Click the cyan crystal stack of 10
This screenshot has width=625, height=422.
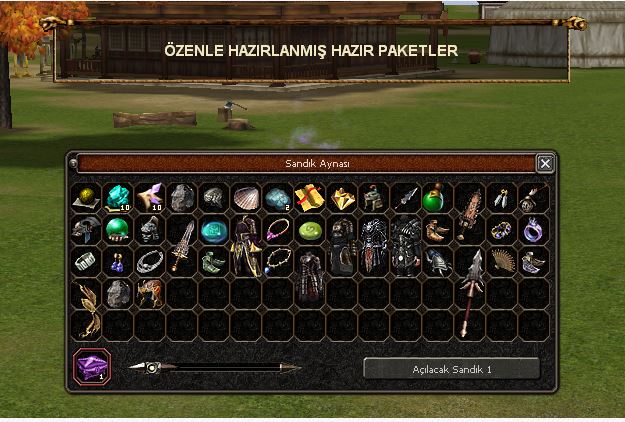tap(118, 197)
